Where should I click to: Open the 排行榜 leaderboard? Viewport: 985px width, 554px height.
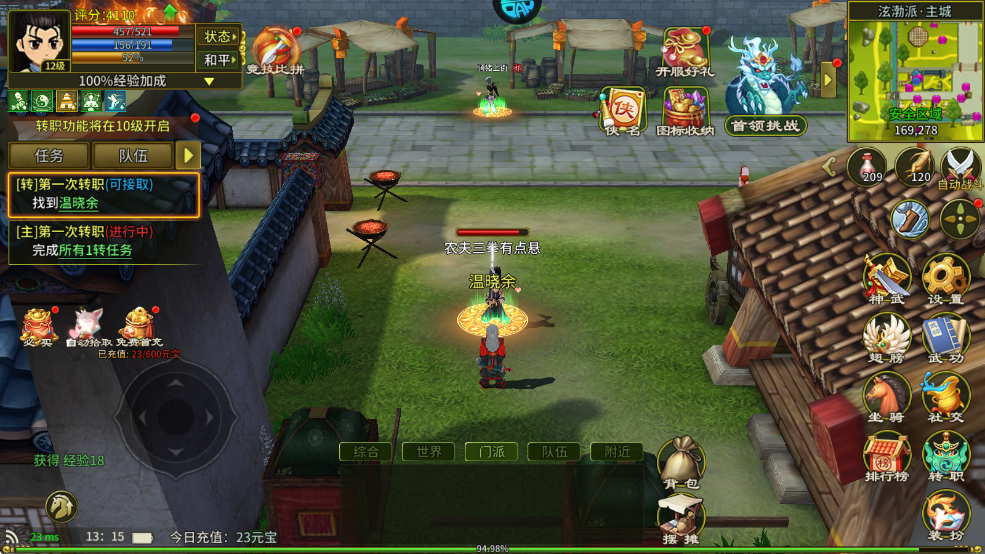(x=886, y=457)
